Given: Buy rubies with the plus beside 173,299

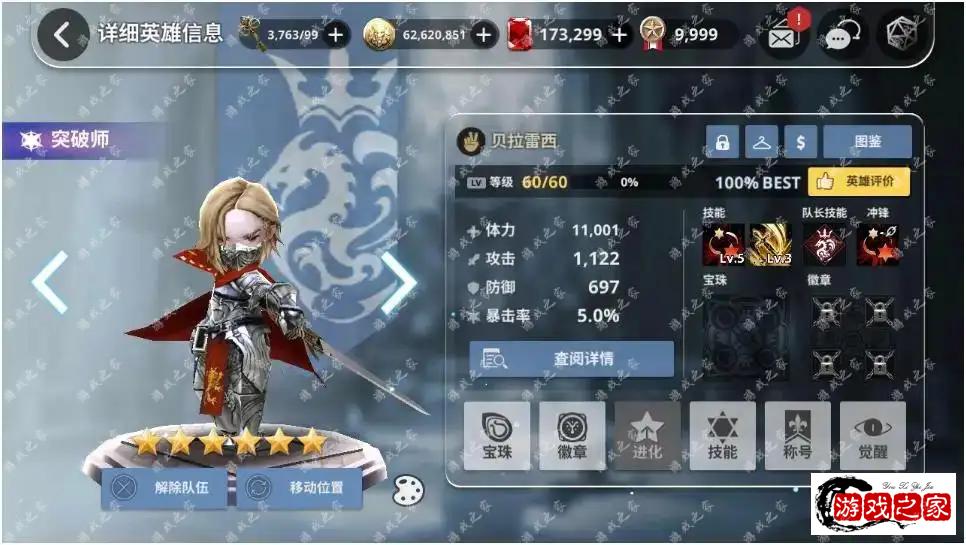Looking at the screenshot, I should click(x=620, y=35).
